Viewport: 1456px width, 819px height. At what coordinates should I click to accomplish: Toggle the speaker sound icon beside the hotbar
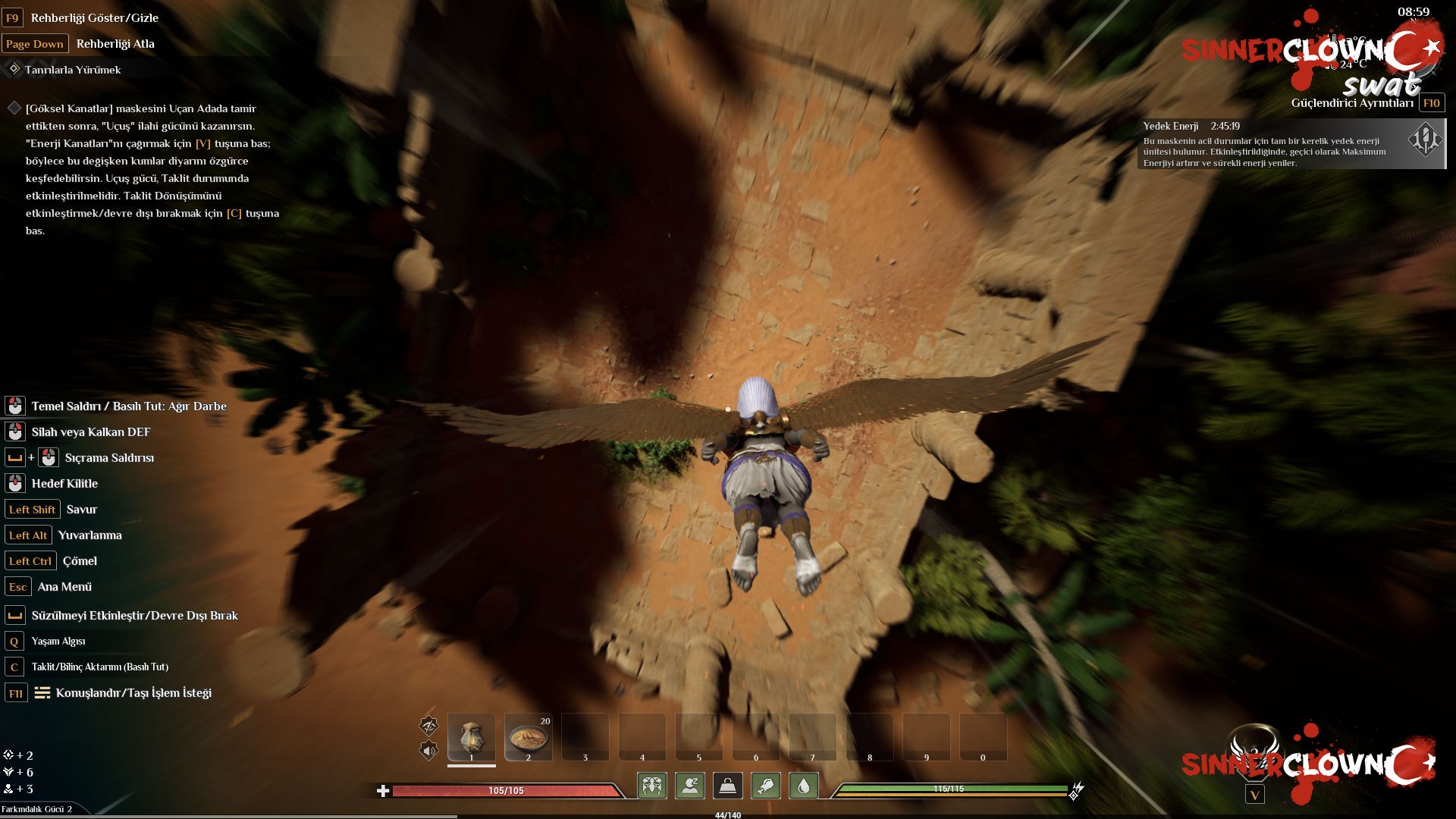(429, 751)
